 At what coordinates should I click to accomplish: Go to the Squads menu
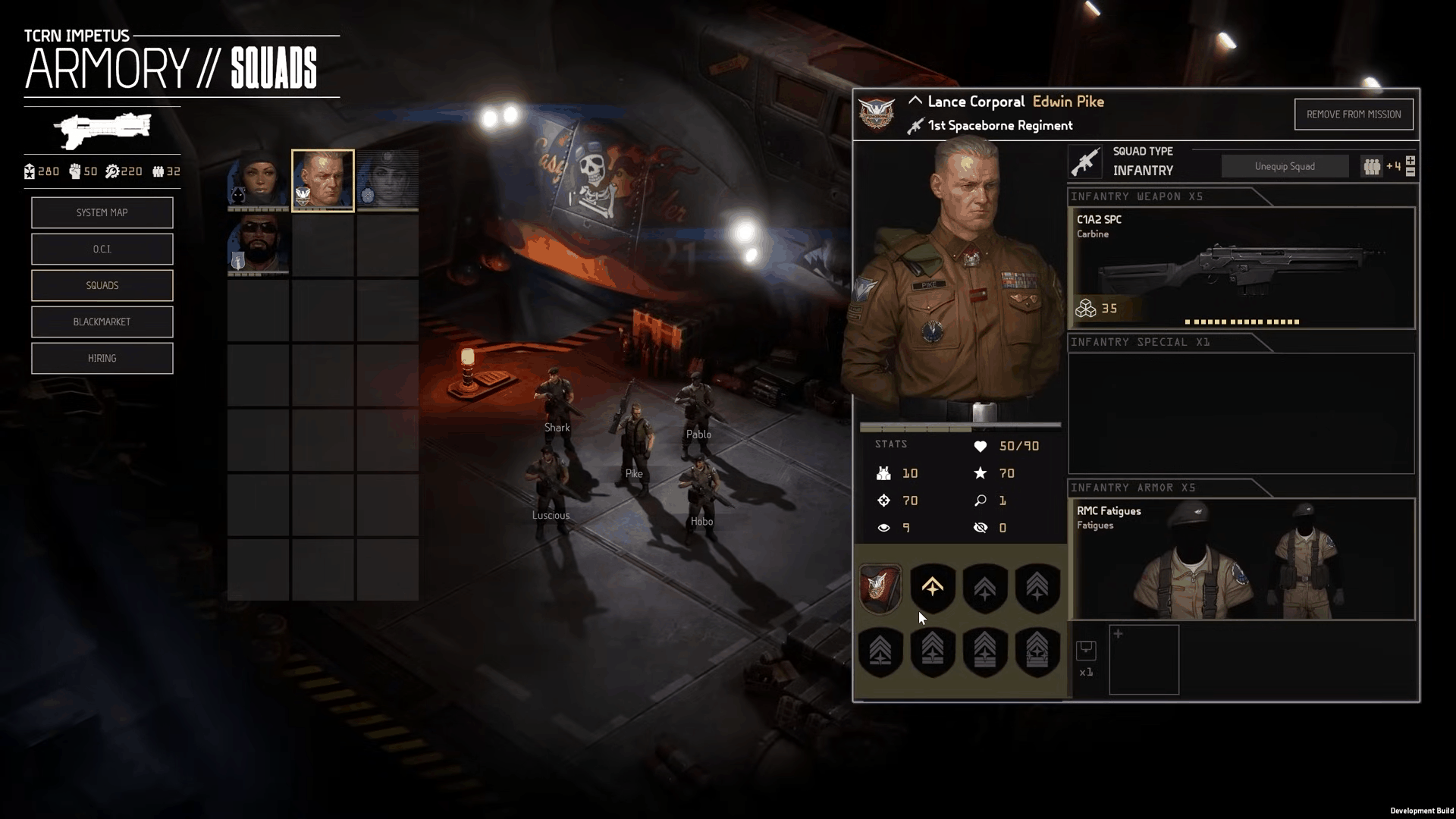(102, 286)
